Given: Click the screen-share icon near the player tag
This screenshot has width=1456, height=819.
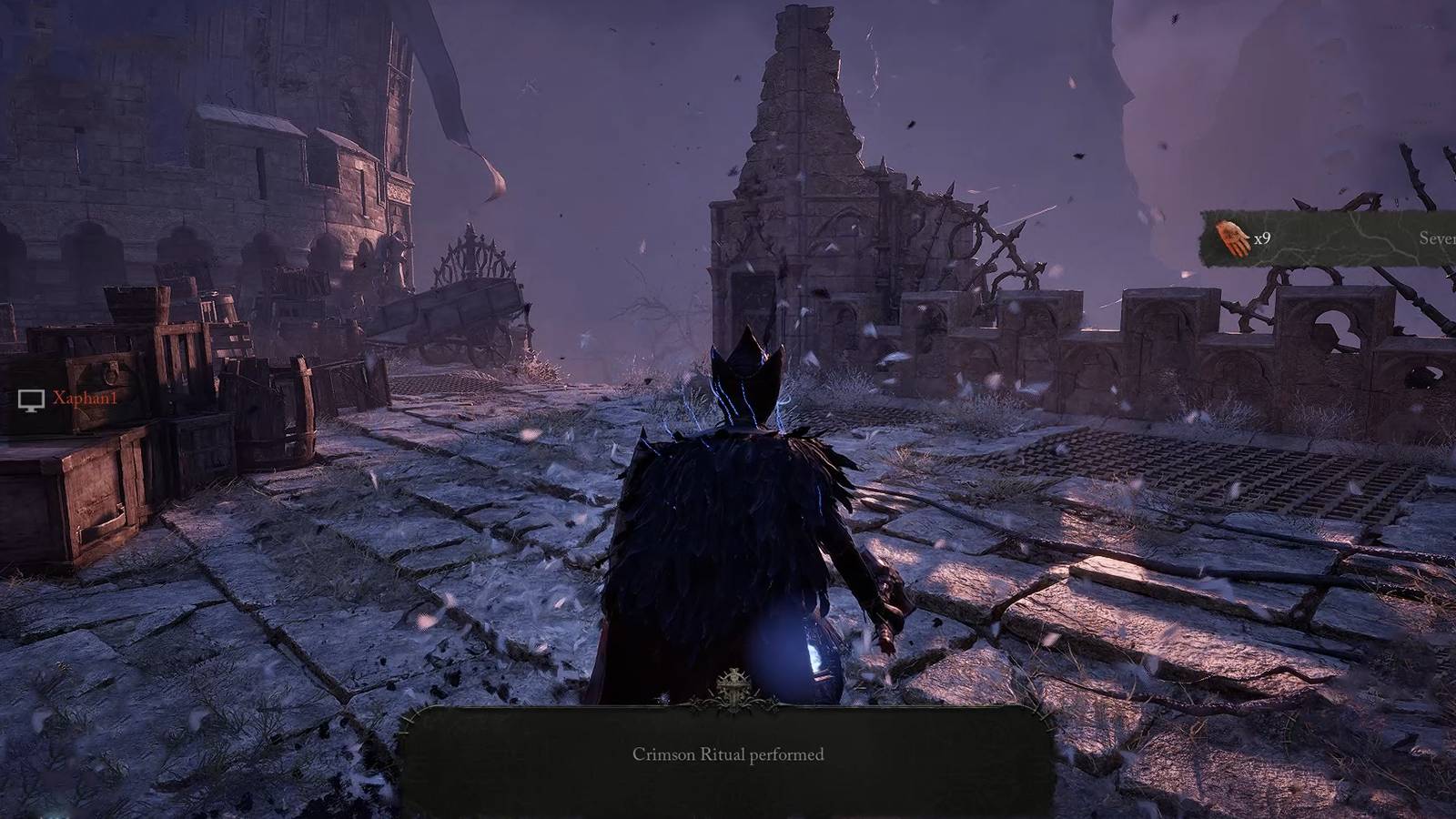Looking at the screenshot, I should [x=33, y=399].
